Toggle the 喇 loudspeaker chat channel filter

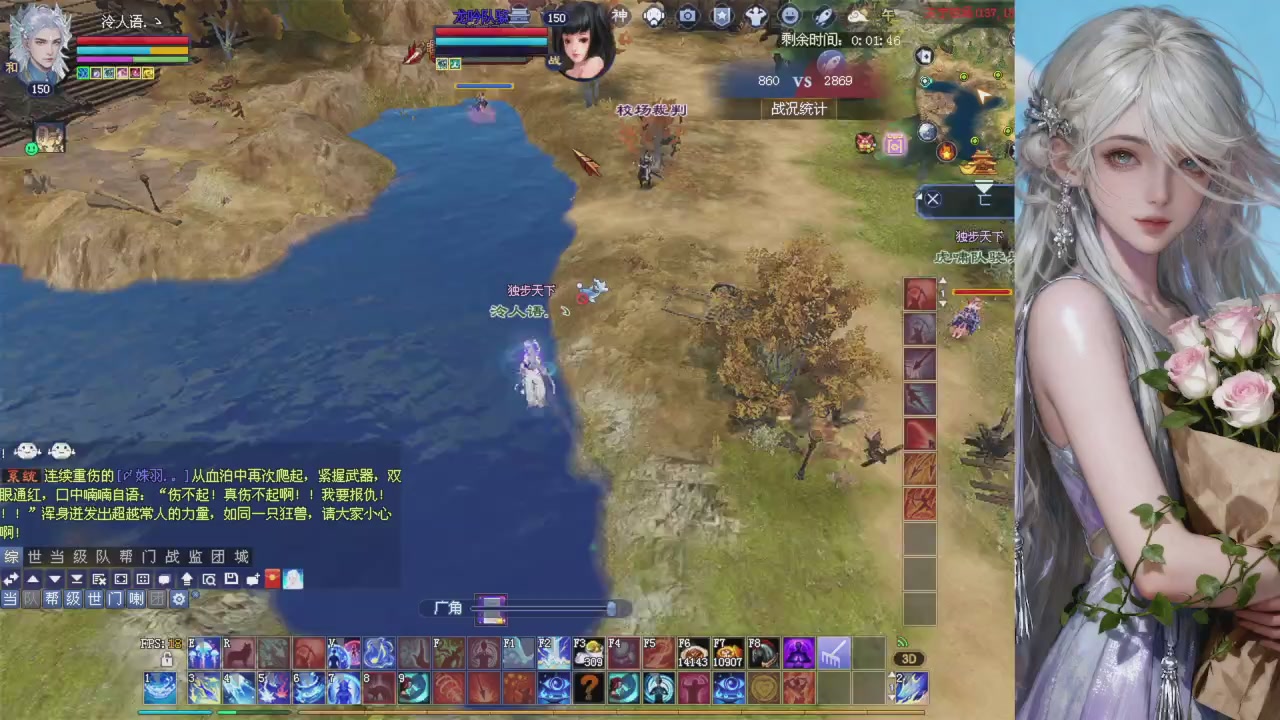pos(136,599)
